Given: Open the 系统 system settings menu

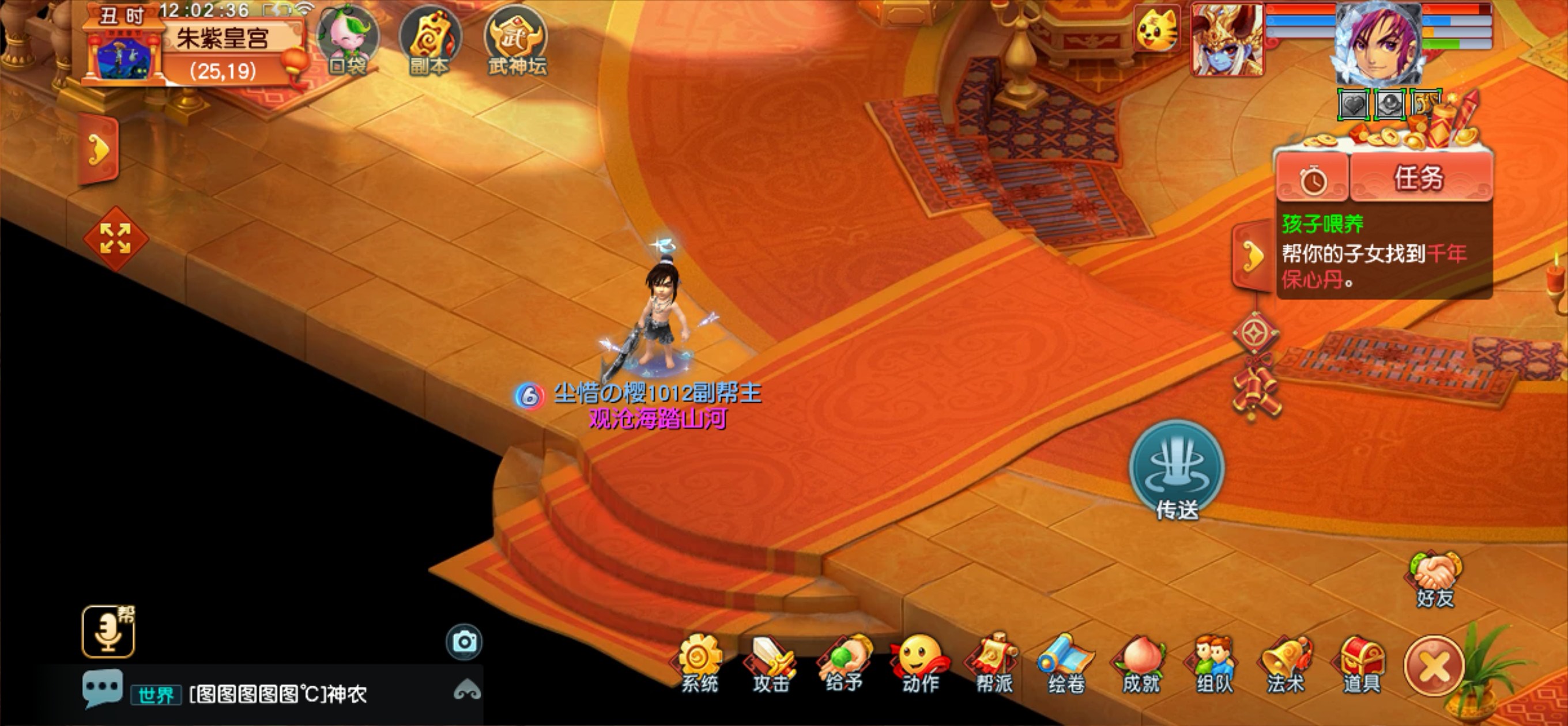Looking at the screenshot, I should [699, 664].
